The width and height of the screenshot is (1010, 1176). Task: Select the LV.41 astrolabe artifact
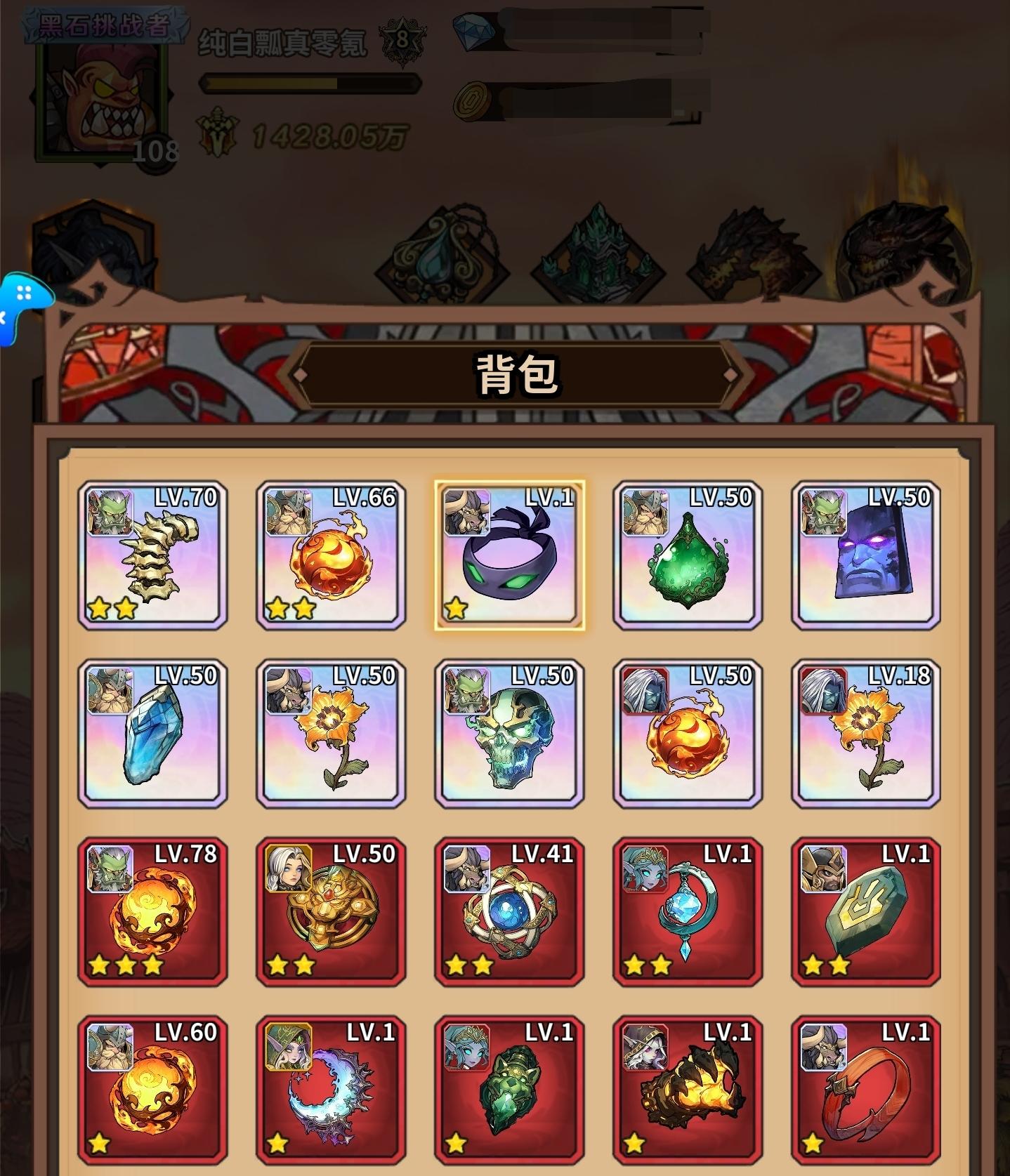coord(509,913)
